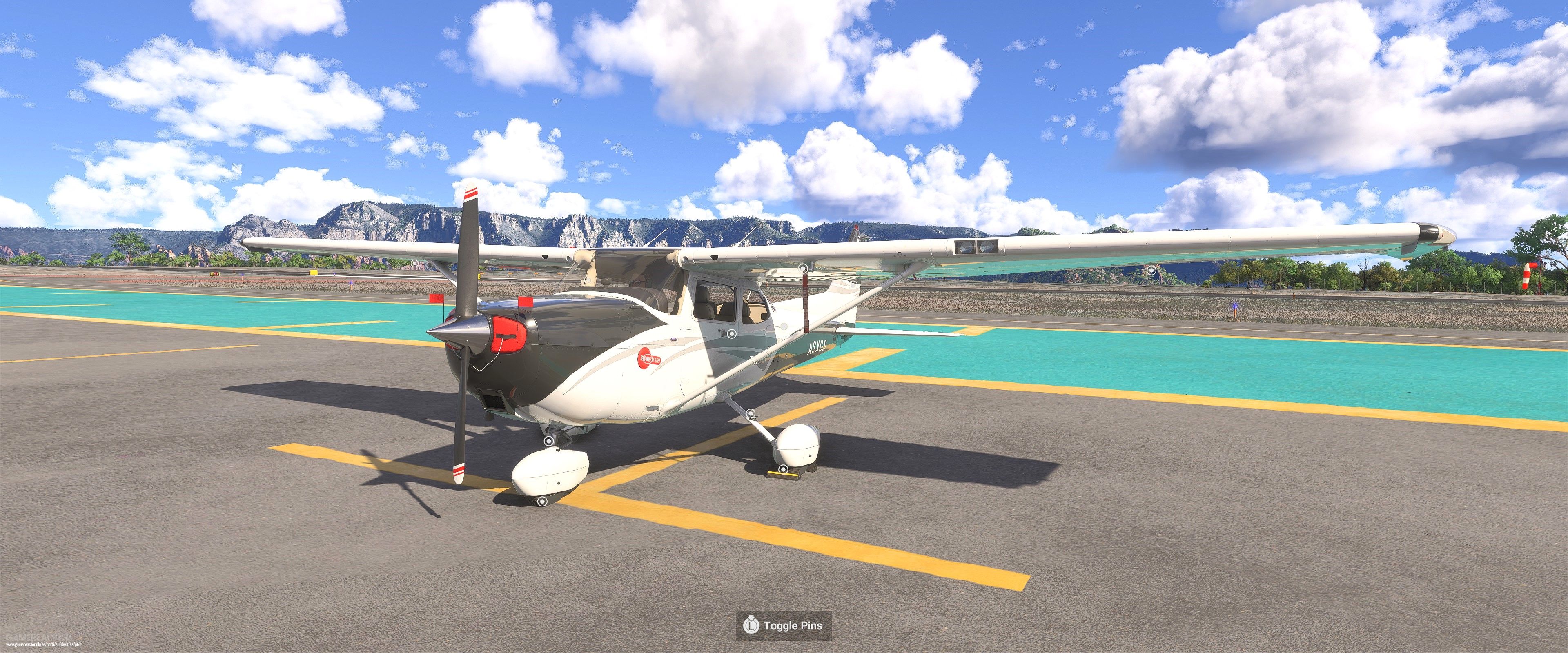Open the cabin door inspection pin
The height and width of the screenshot is (653, 1568).
(x=732, y=333)
